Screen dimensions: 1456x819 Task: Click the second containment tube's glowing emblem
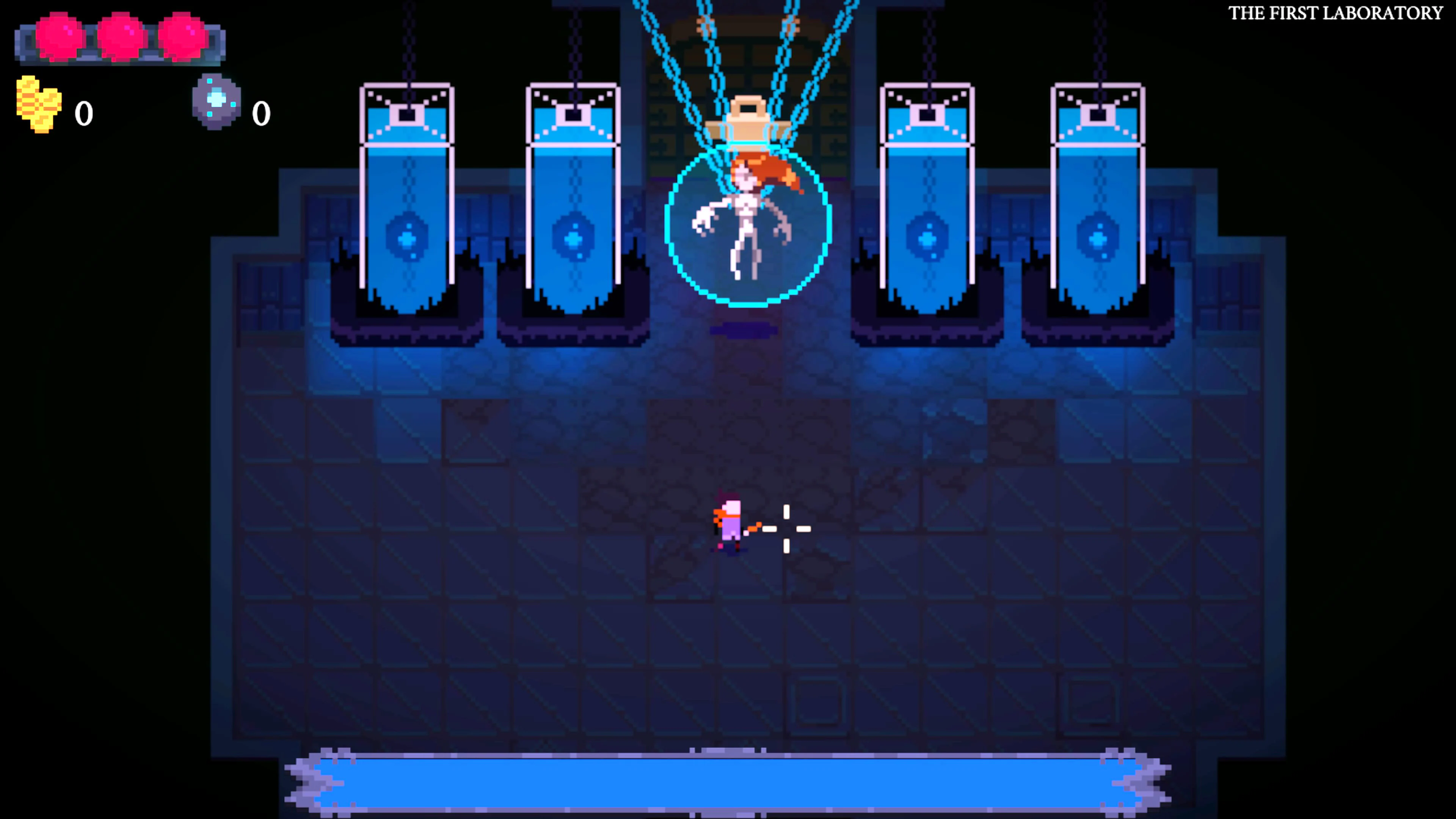(x=573, y=237)
